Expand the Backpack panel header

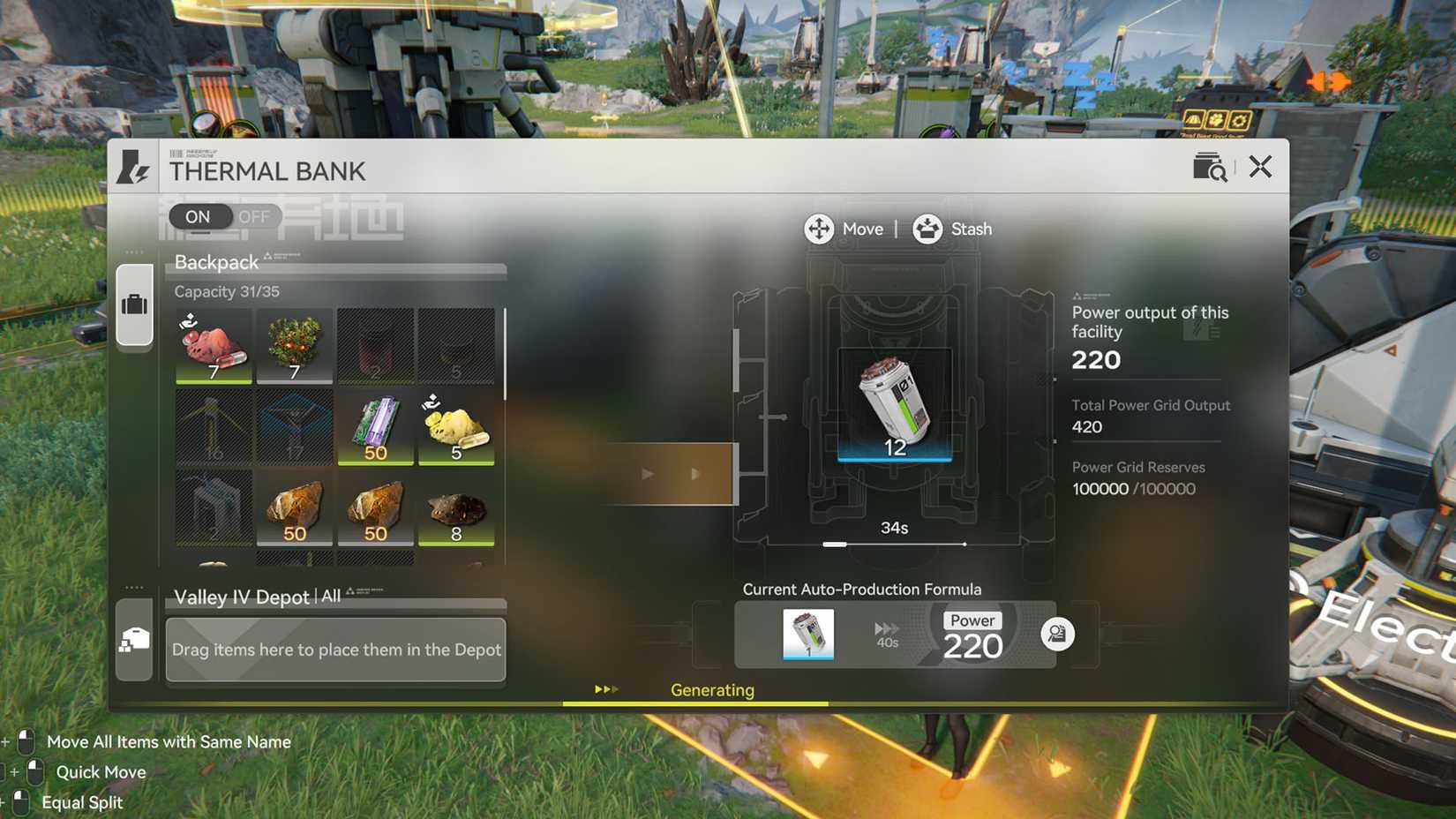(x=216, y=262)
